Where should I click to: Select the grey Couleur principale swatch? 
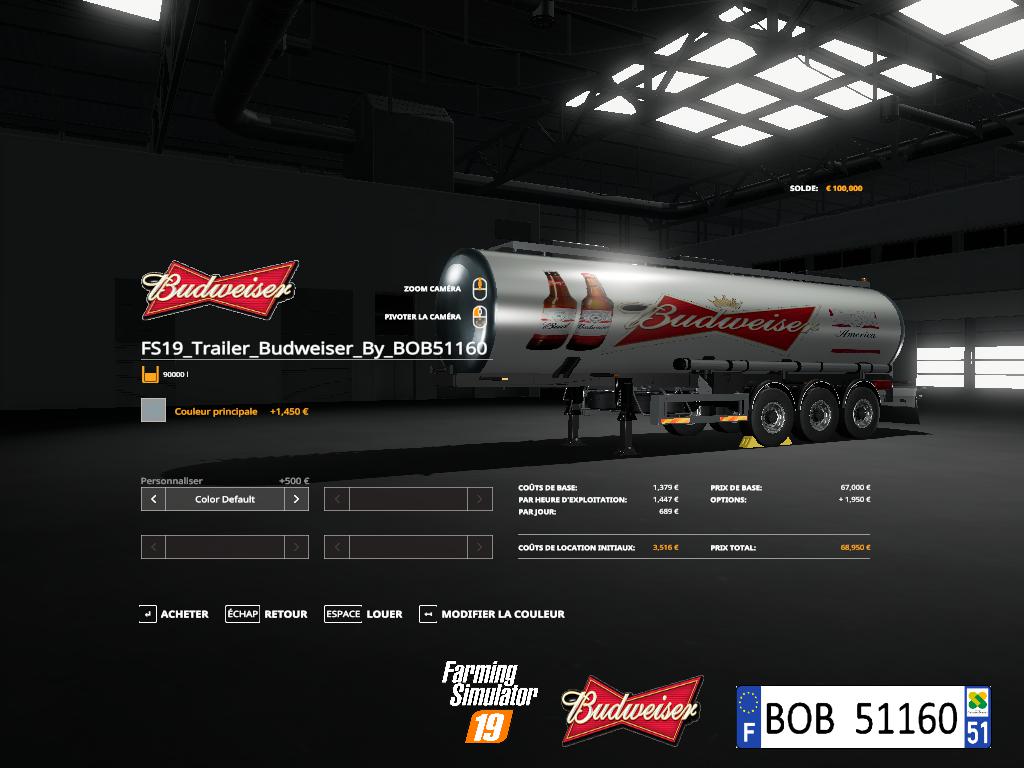pos(153,410)
